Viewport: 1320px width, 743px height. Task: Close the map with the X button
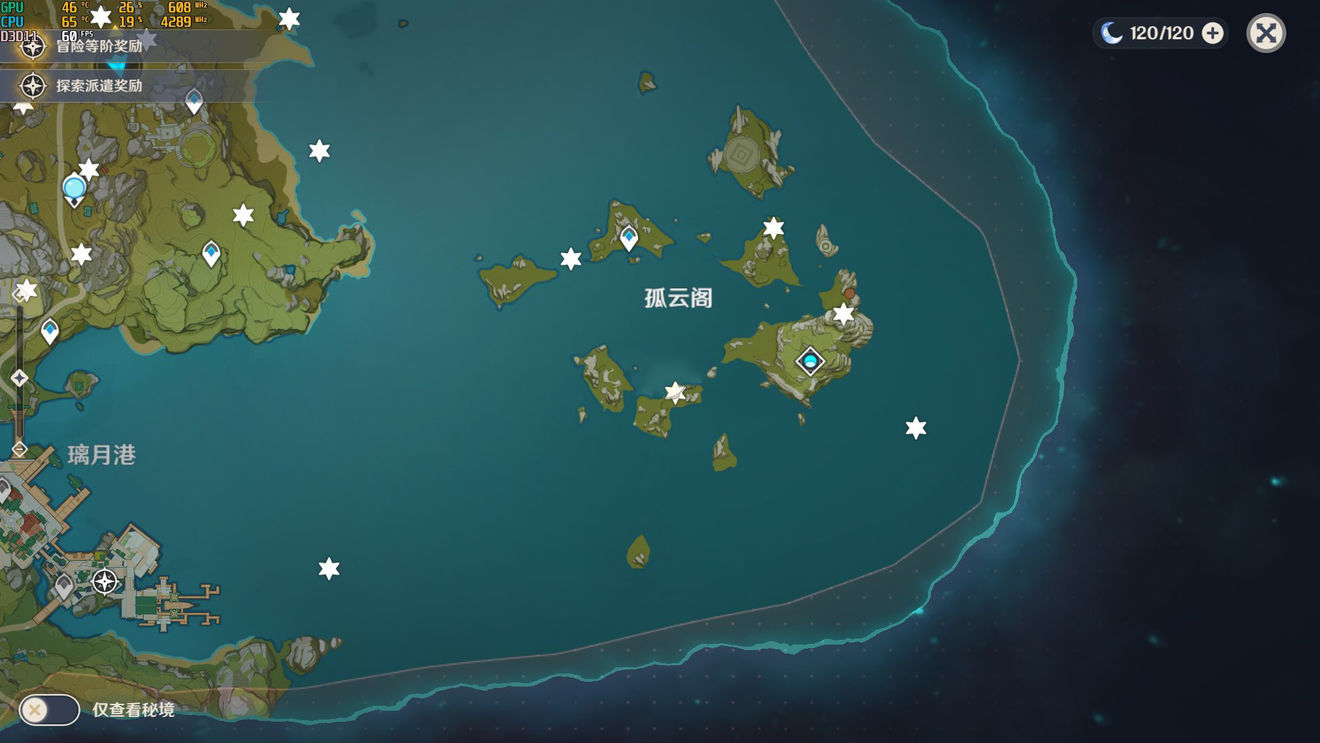coord(1265,32)
